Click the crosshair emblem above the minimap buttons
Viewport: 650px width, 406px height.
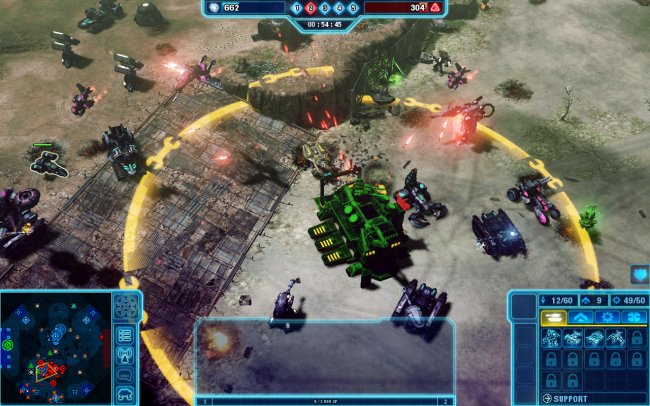[x=126, y=307]
